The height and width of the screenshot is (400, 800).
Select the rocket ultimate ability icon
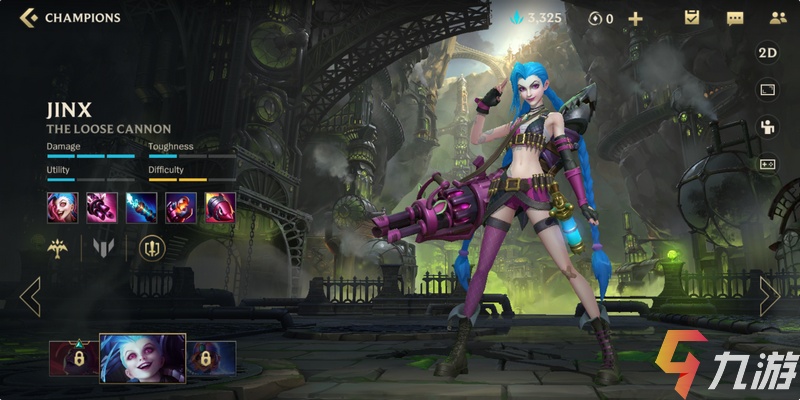point(220,207)
